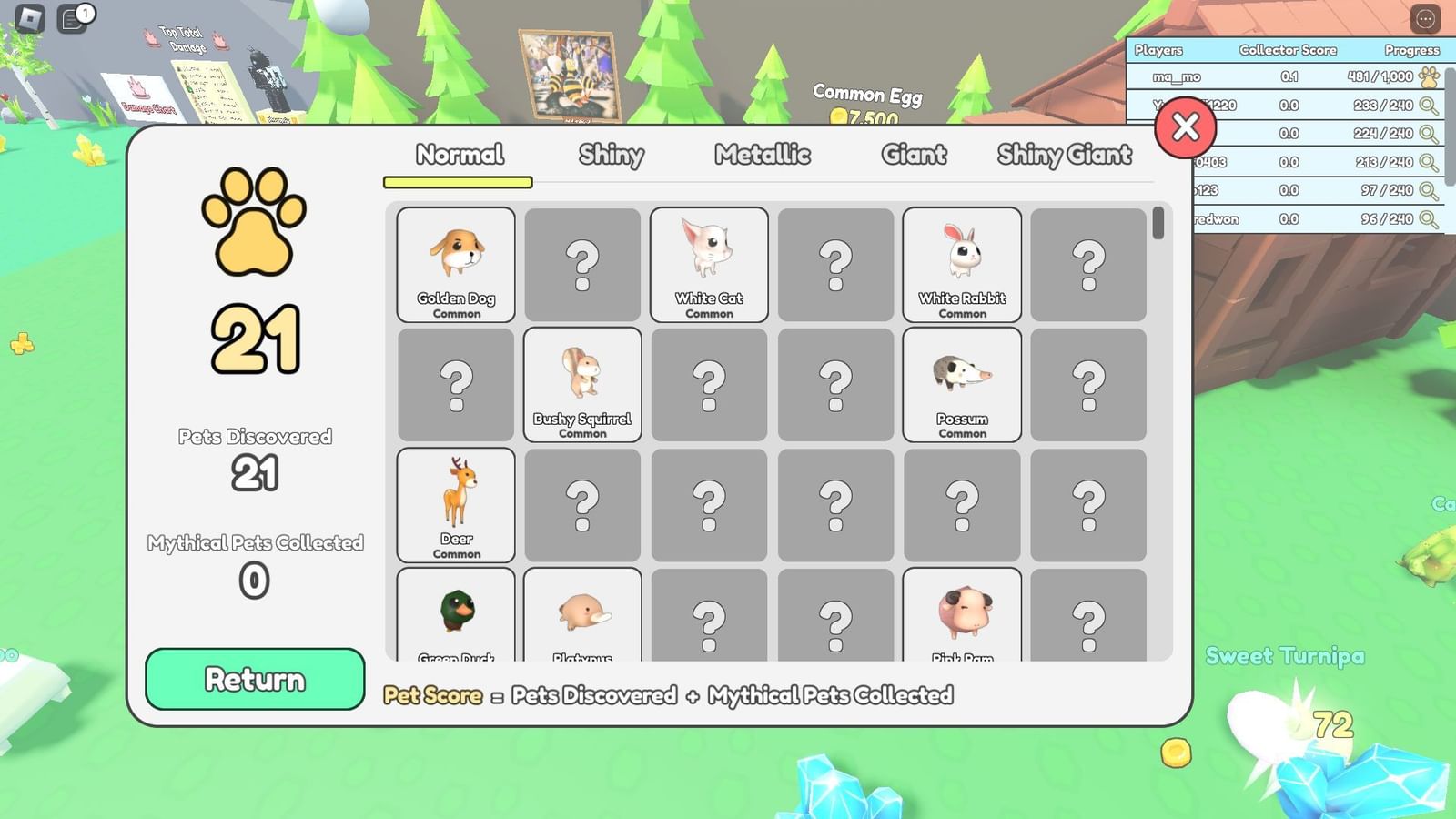Click the pet grid scrollbar
The image size is (1456, 819).
coord(1158,227)
